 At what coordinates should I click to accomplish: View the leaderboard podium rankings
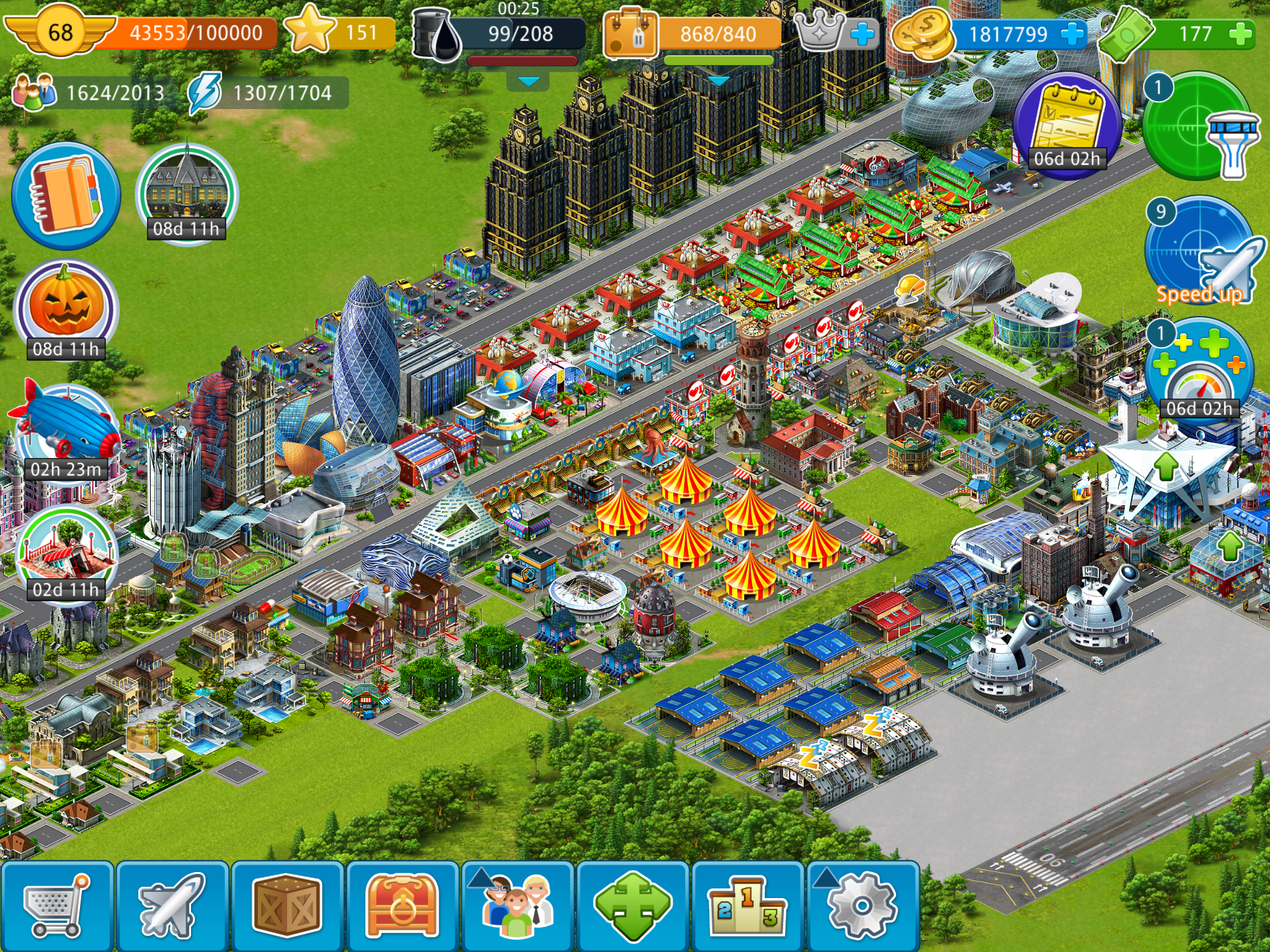coord(748,906)
